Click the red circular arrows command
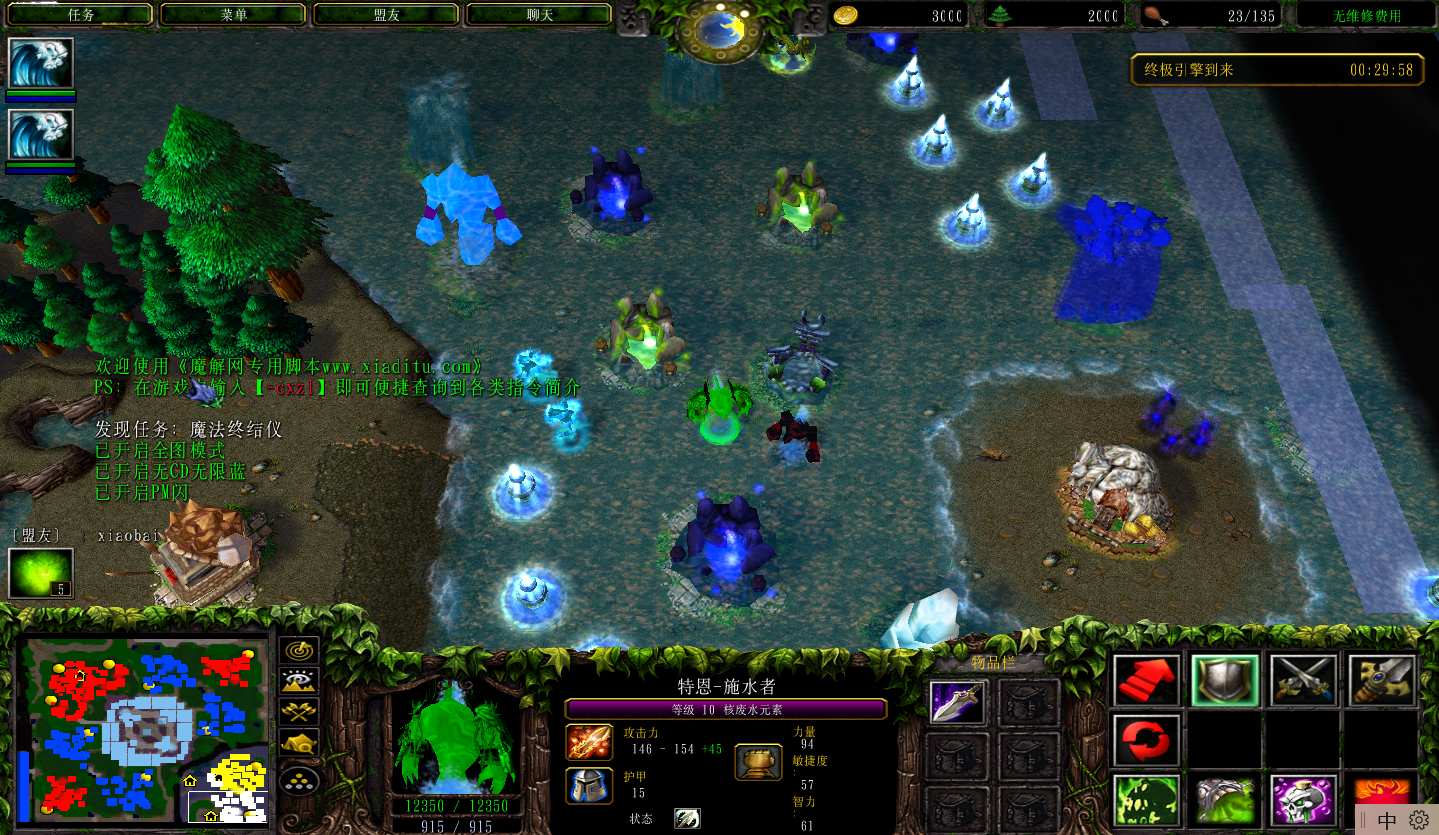 pos(1147,740)
